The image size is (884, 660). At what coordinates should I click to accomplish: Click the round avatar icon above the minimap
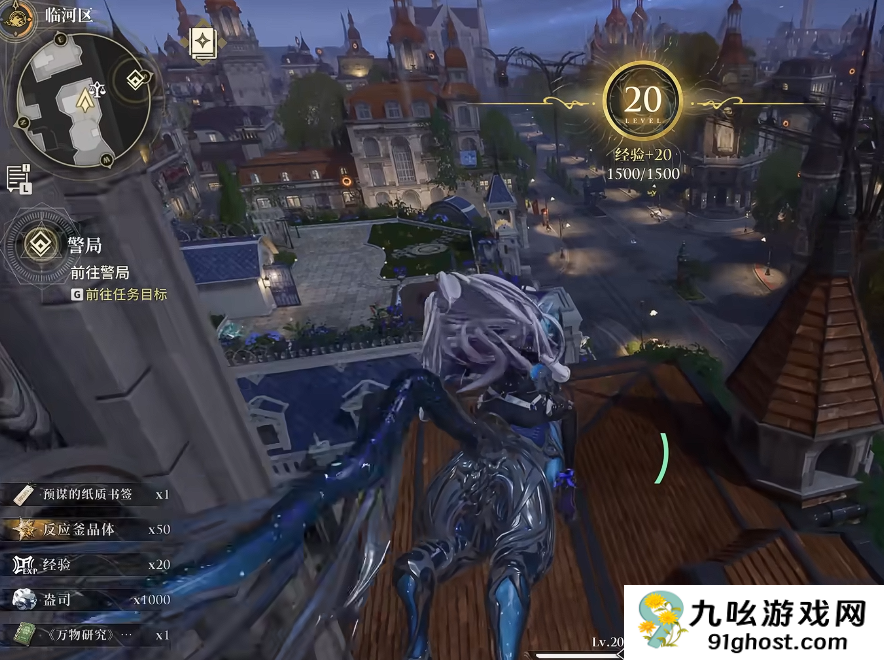(x=14, y=18)
